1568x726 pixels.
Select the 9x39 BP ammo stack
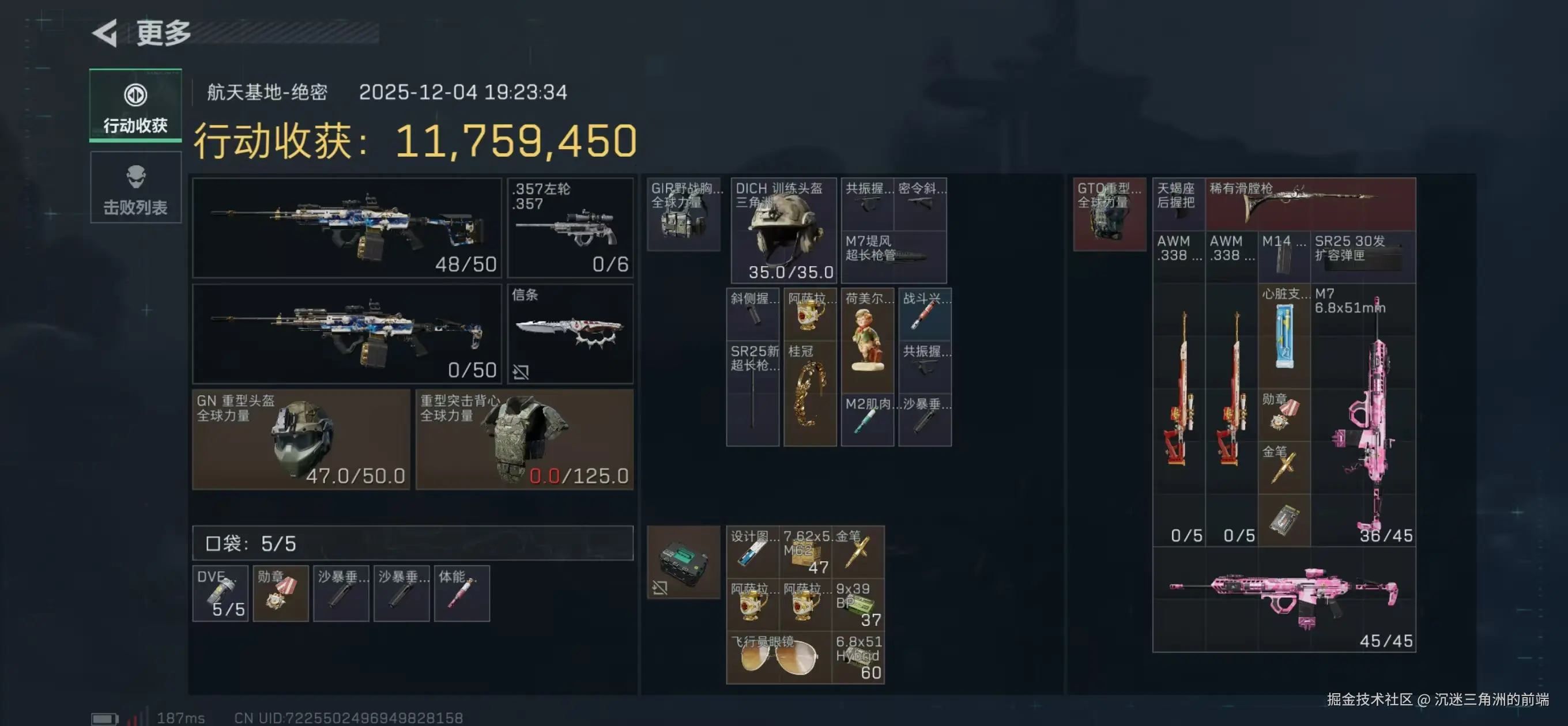858,604
